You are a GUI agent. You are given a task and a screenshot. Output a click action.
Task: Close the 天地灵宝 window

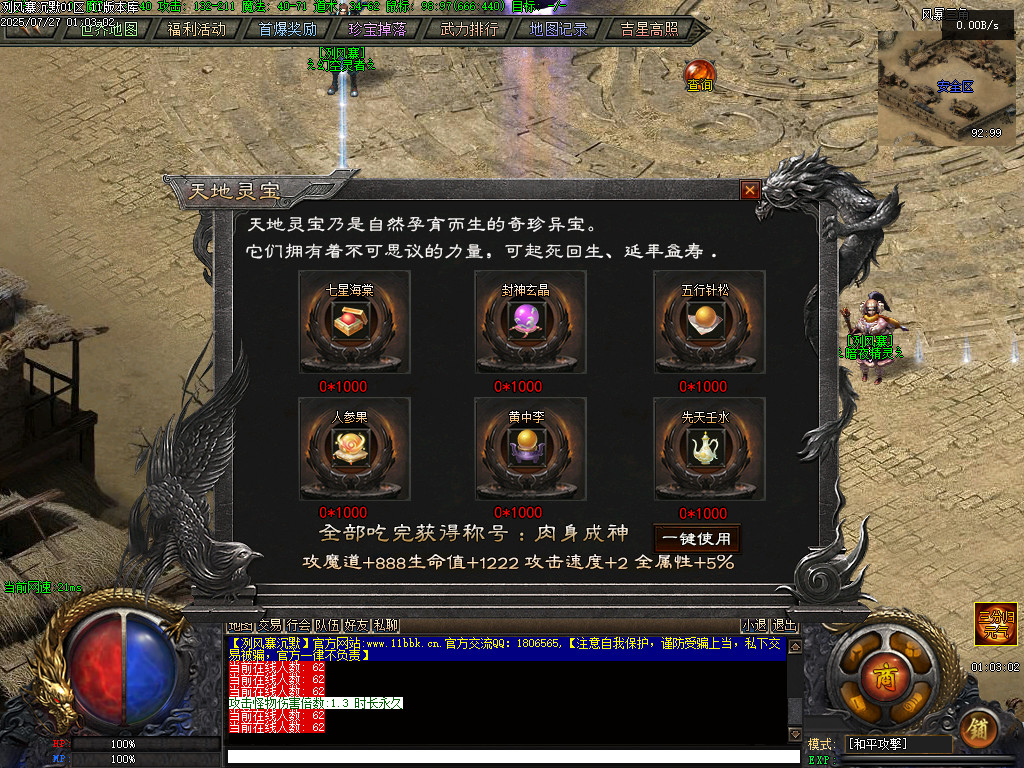point(750,190)
